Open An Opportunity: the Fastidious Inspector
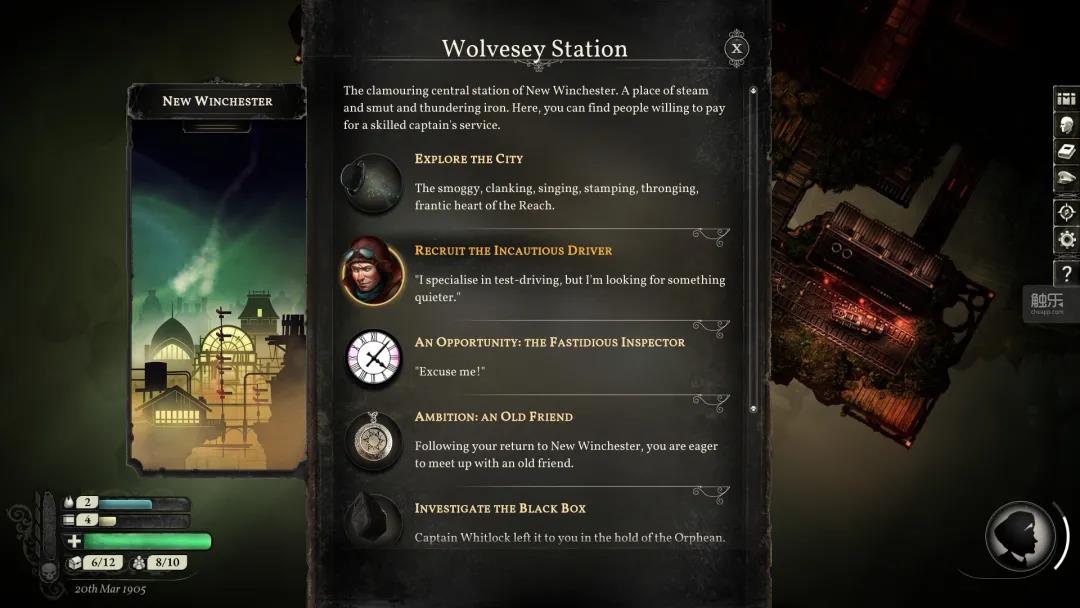 coord(549,342)
